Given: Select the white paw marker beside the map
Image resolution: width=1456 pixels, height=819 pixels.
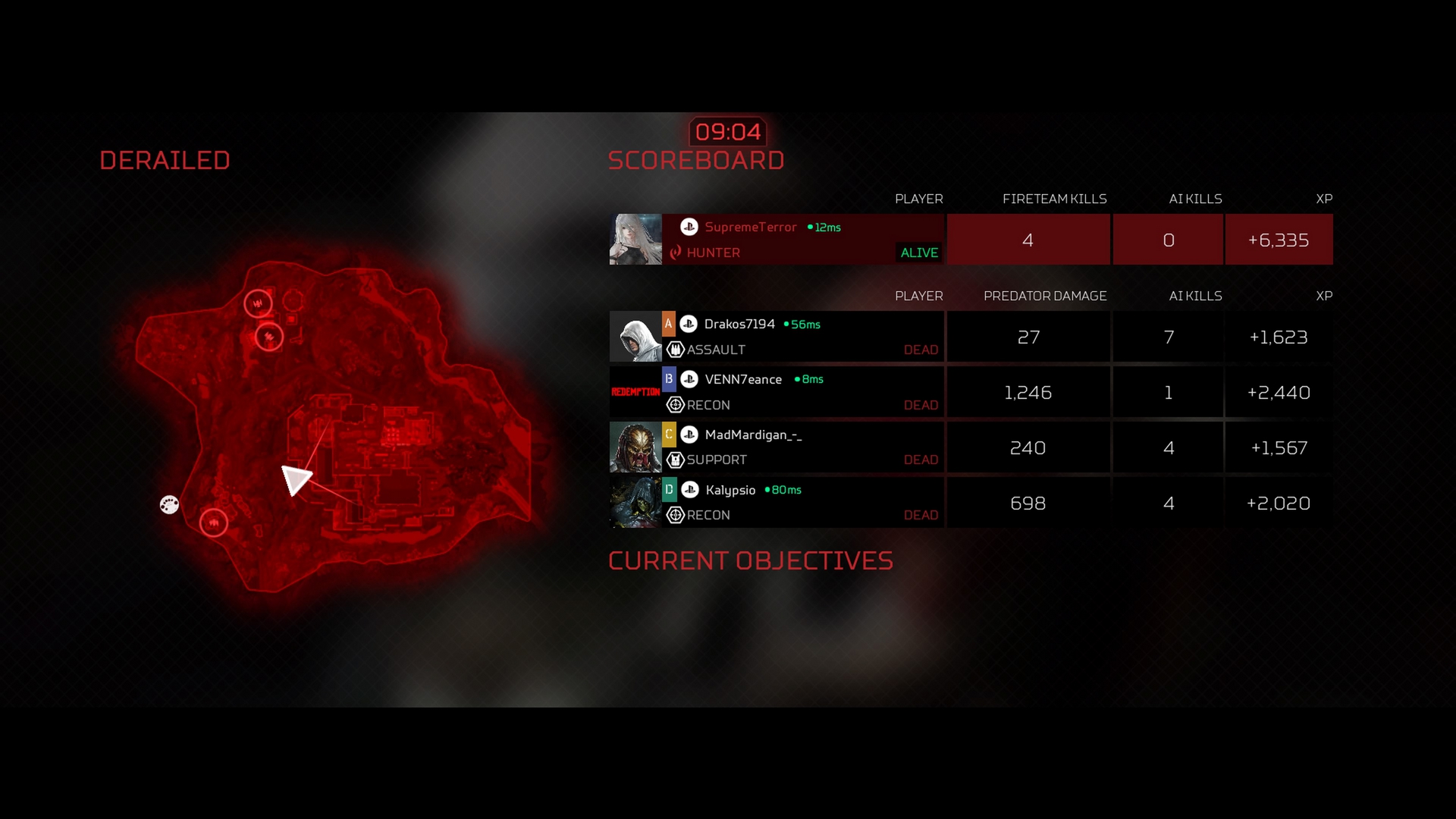Looking at the screenshot, I should (169, 504).
